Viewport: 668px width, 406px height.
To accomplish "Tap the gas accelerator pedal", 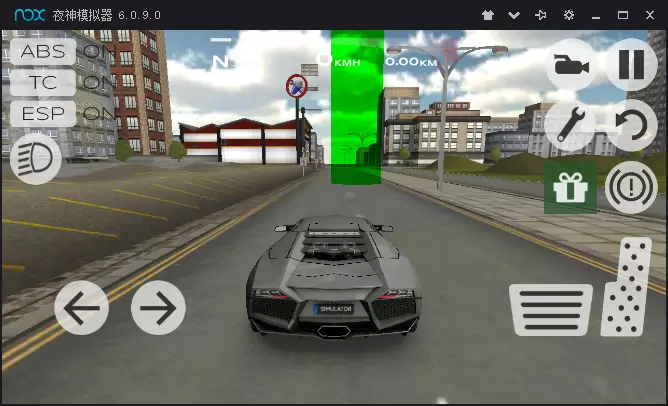I will [627, 288].
